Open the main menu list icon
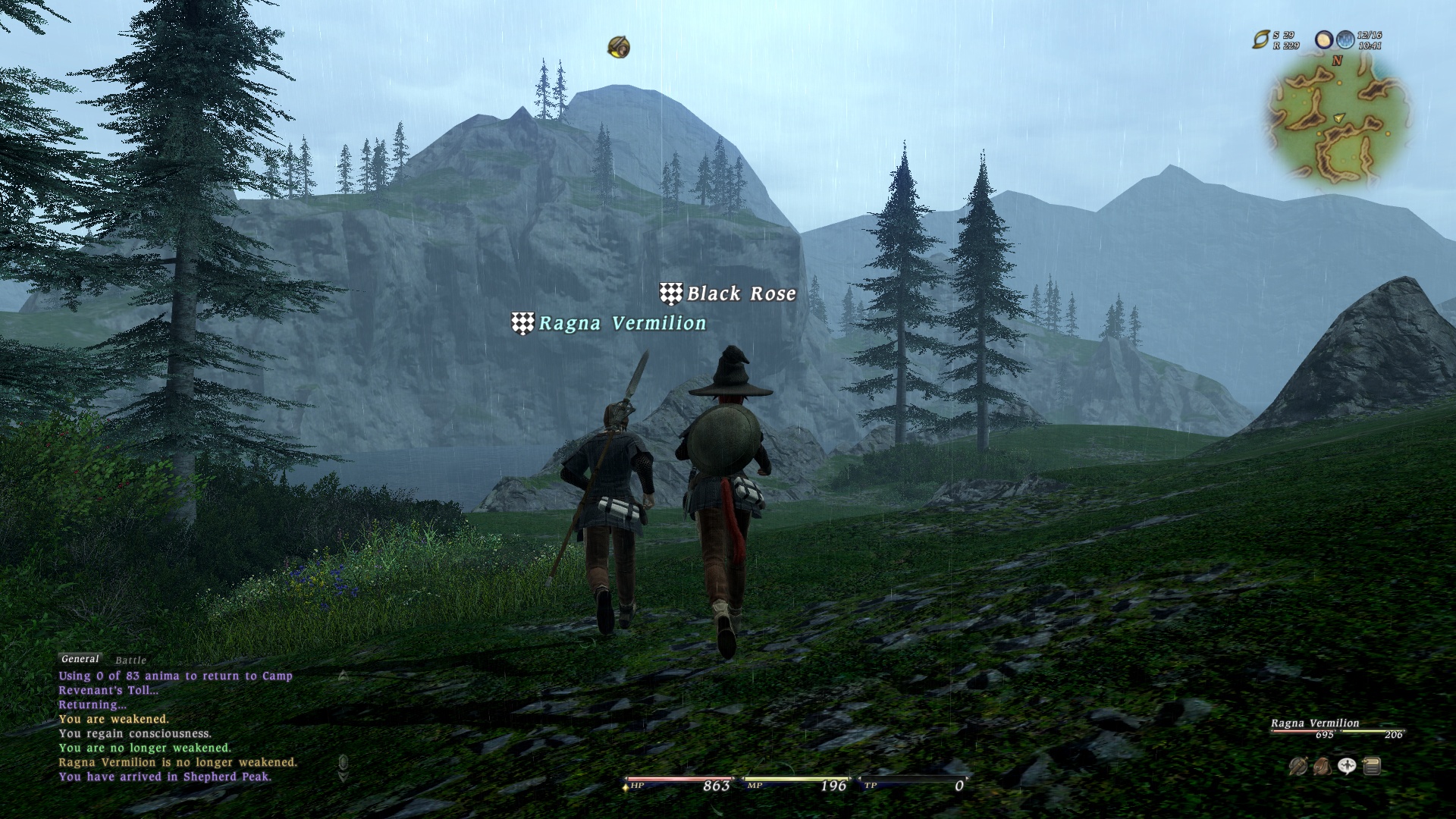This screenshot has width=1456, height=819. (x=1371, y=767)
